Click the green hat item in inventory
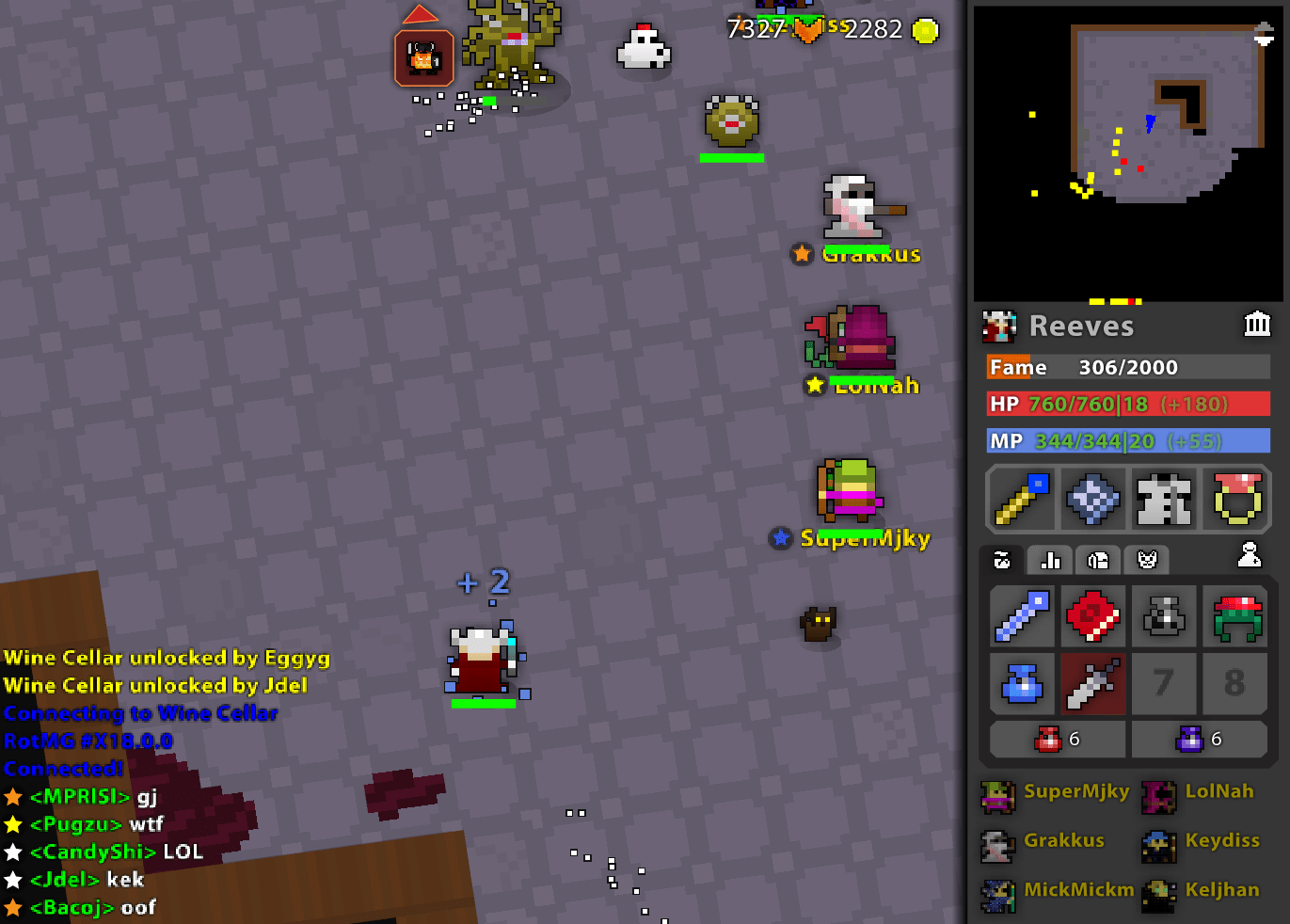 [x=1235, y=616]
